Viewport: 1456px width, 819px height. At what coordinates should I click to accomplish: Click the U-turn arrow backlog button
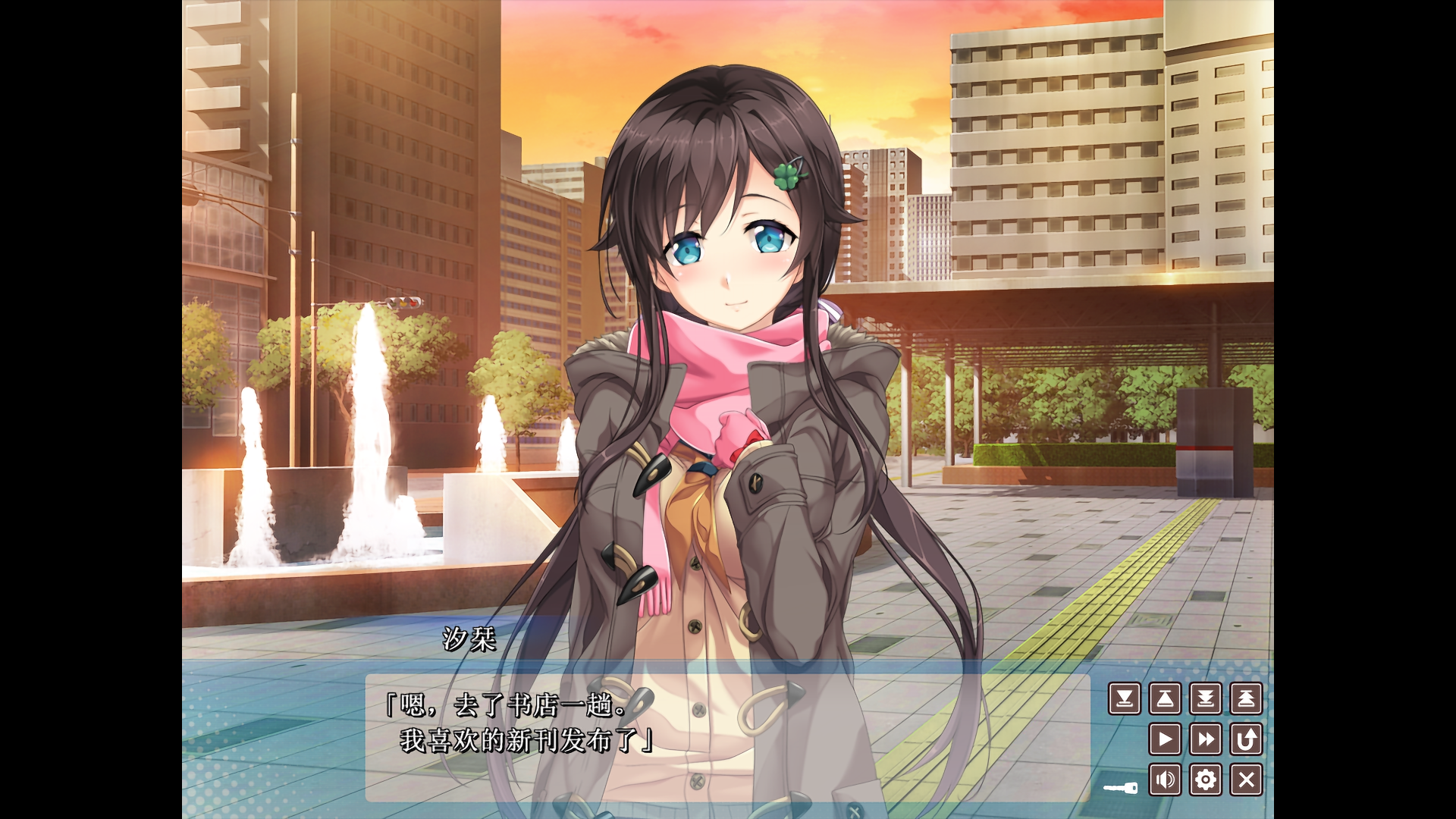pyautogui.click(x=1246, y=739)
